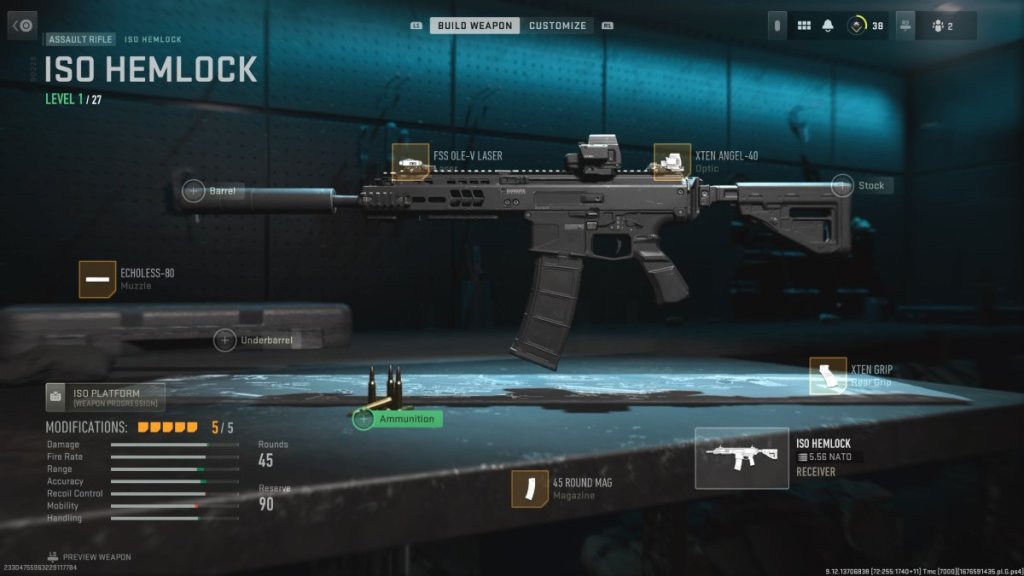Open the Echoless-80 muzzle slot
Viewport: 1024px width, 576px height.
click(97, 279)
